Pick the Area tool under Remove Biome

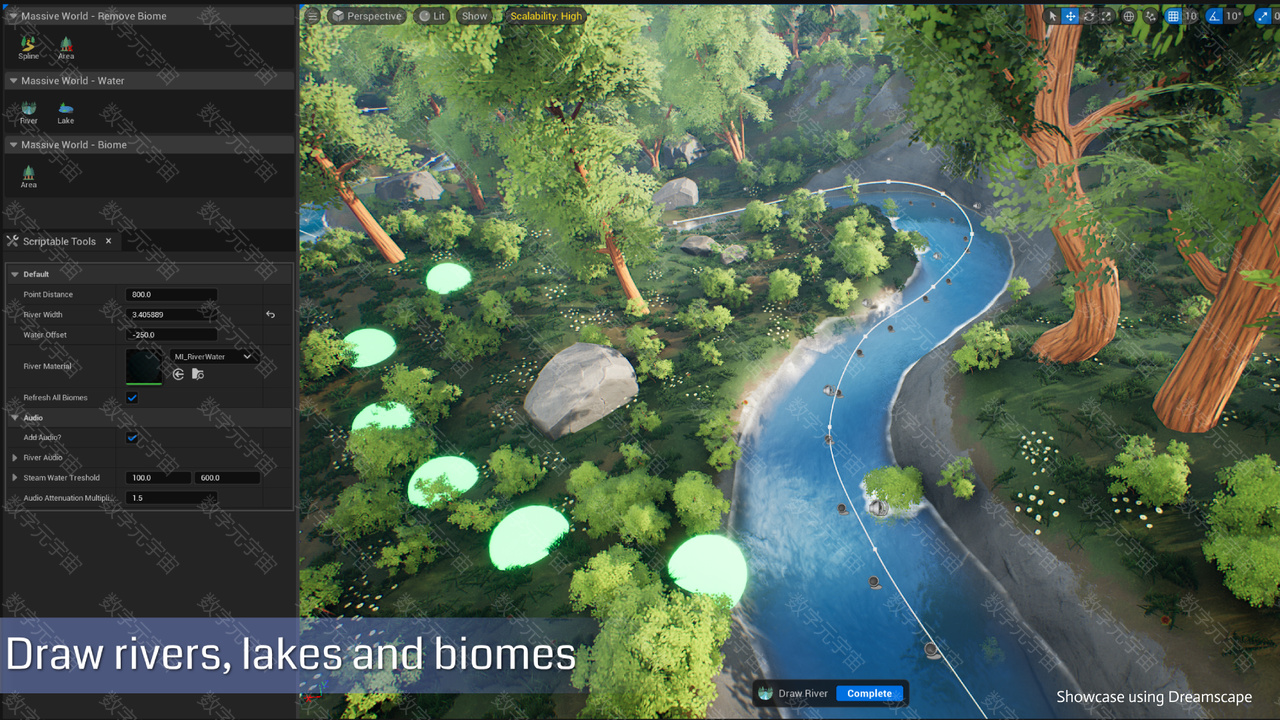pos(65,46)
